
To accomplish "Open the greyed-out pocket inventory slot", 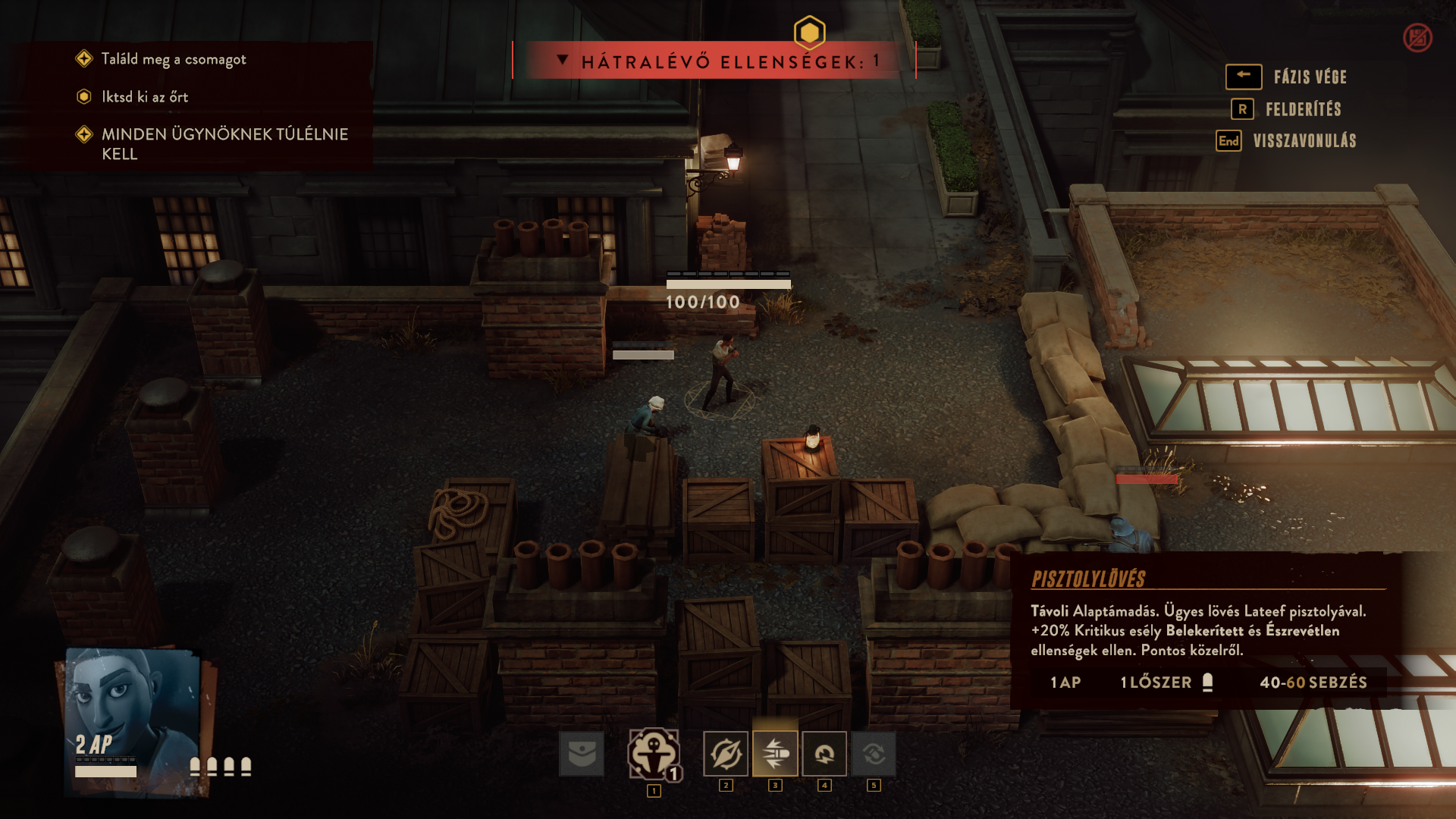I will point(582,754).
